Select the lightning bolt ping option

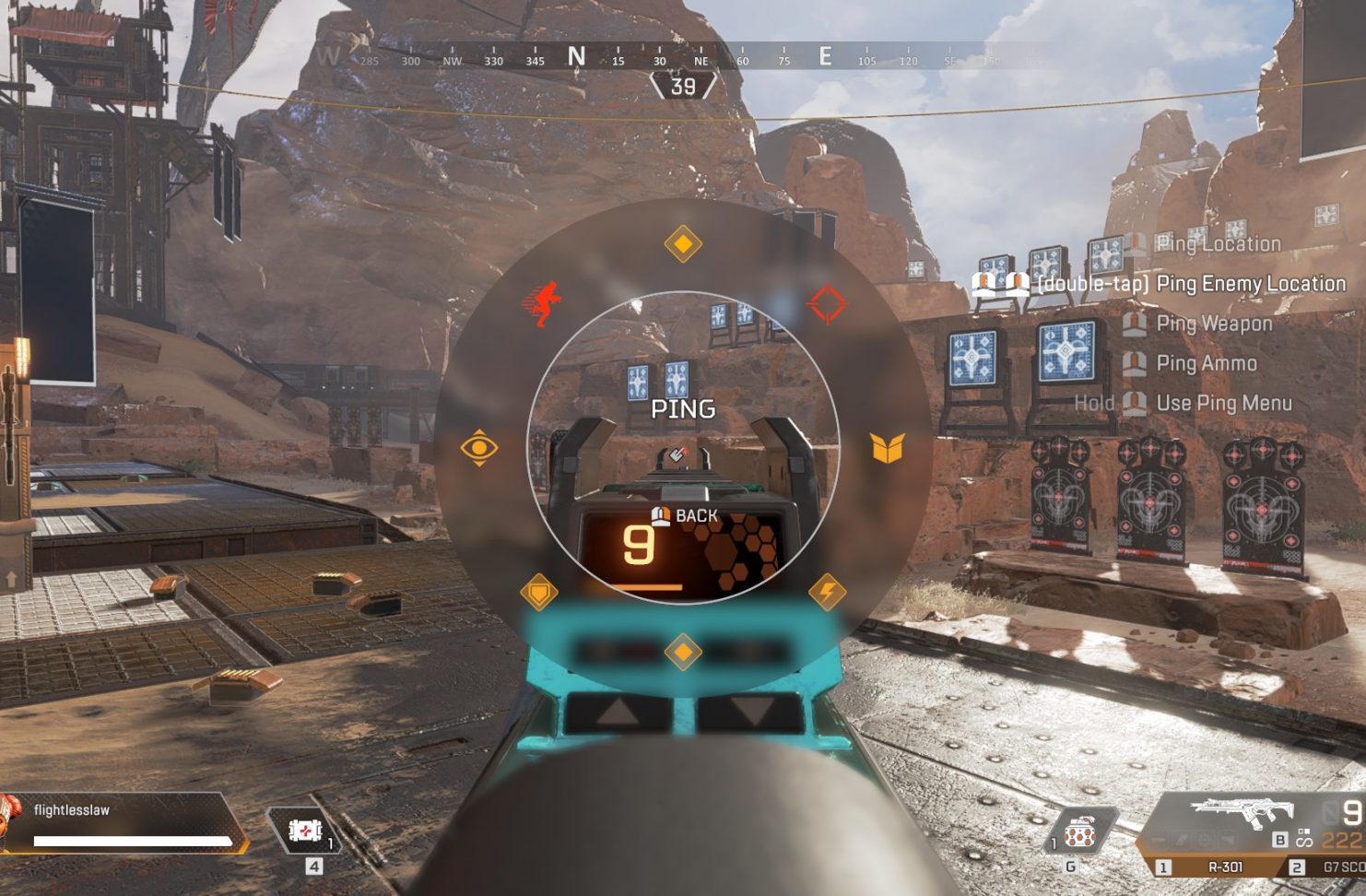pos(827,592)
